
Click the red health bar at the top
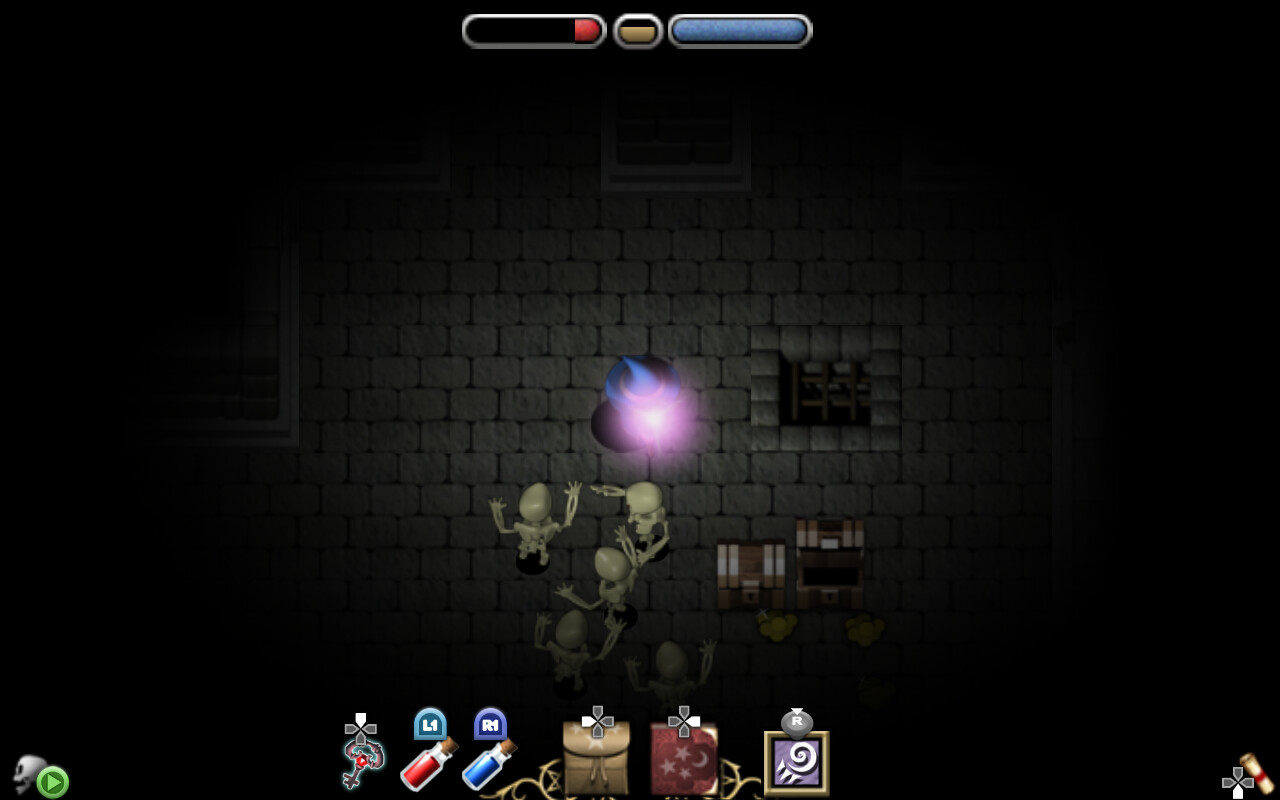point(533,30)
